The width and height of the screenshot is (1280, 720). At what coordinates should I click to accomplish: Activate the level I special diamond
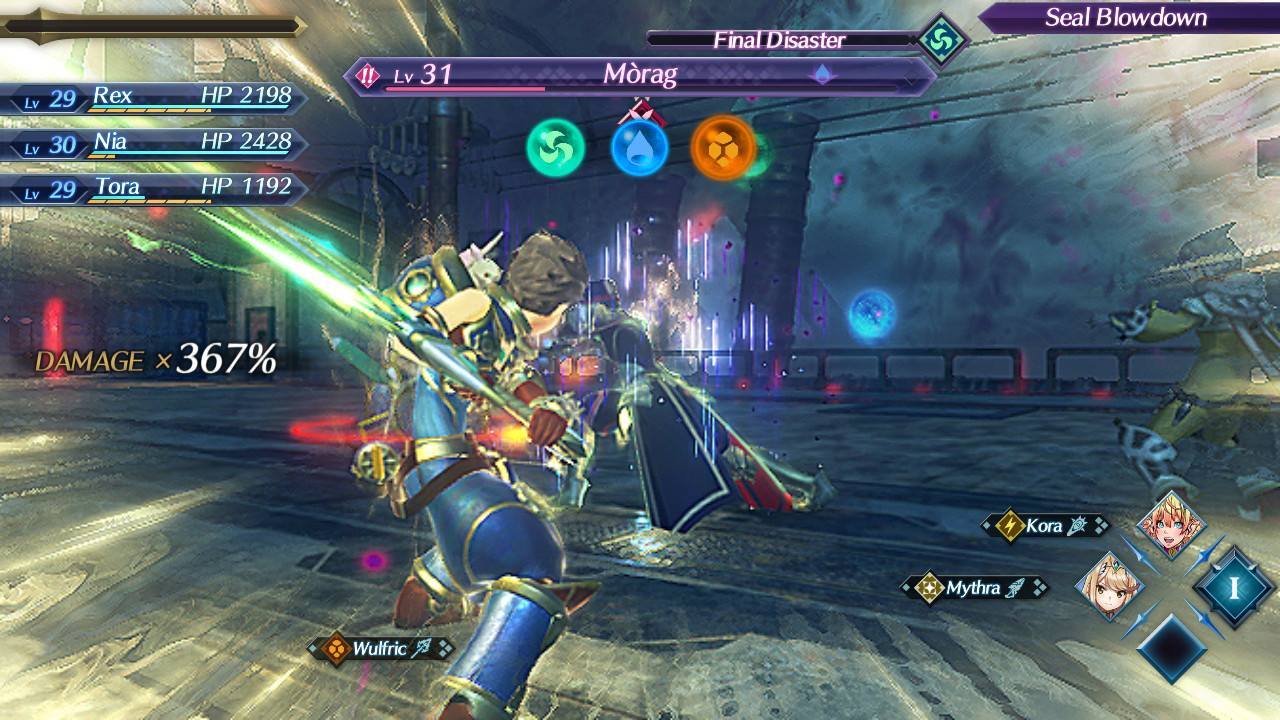[x=1234, y=587]
